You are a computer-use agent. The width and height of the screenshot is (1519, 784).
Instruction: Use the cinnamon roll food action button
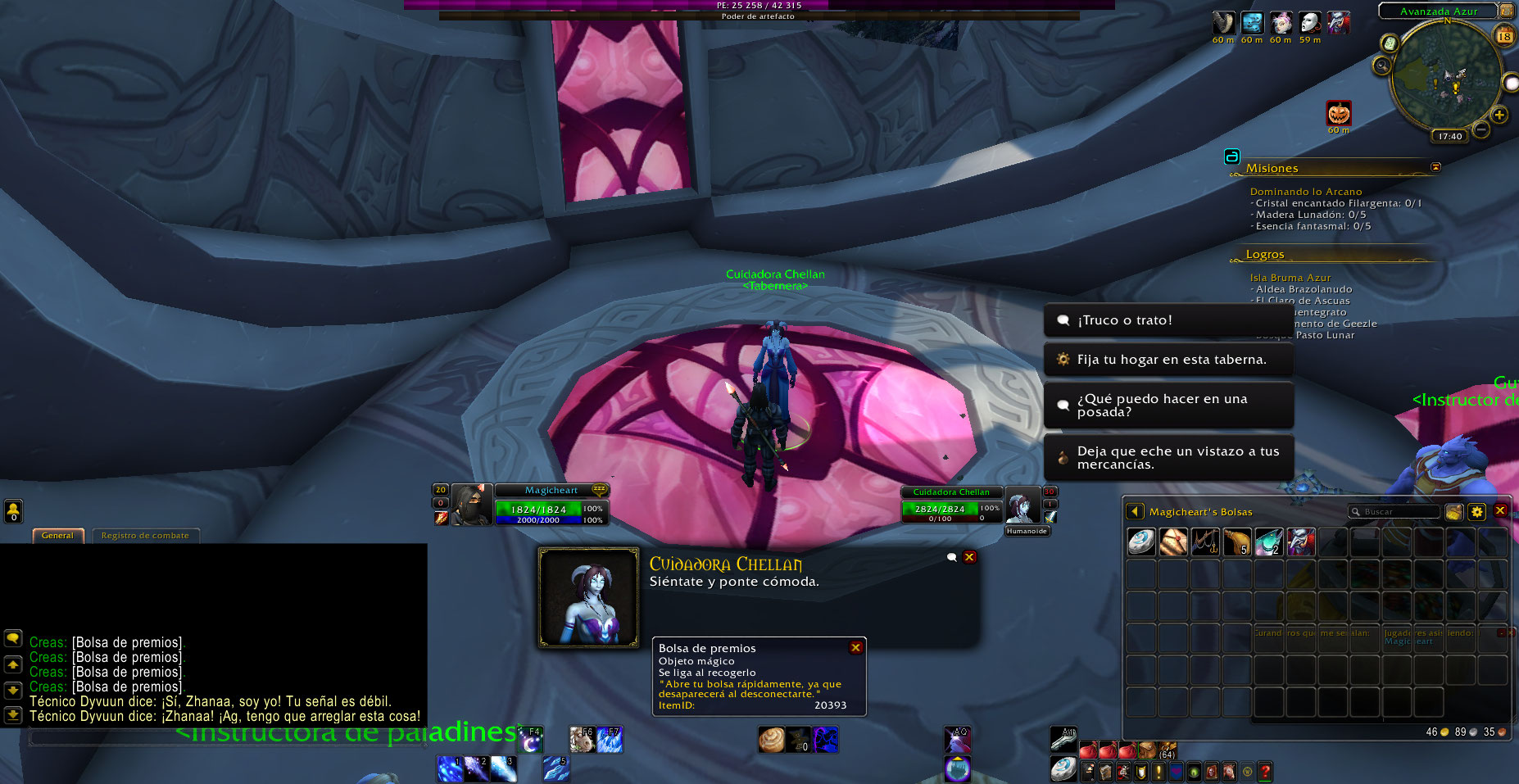pyautogui.click(x=771, y=739)
